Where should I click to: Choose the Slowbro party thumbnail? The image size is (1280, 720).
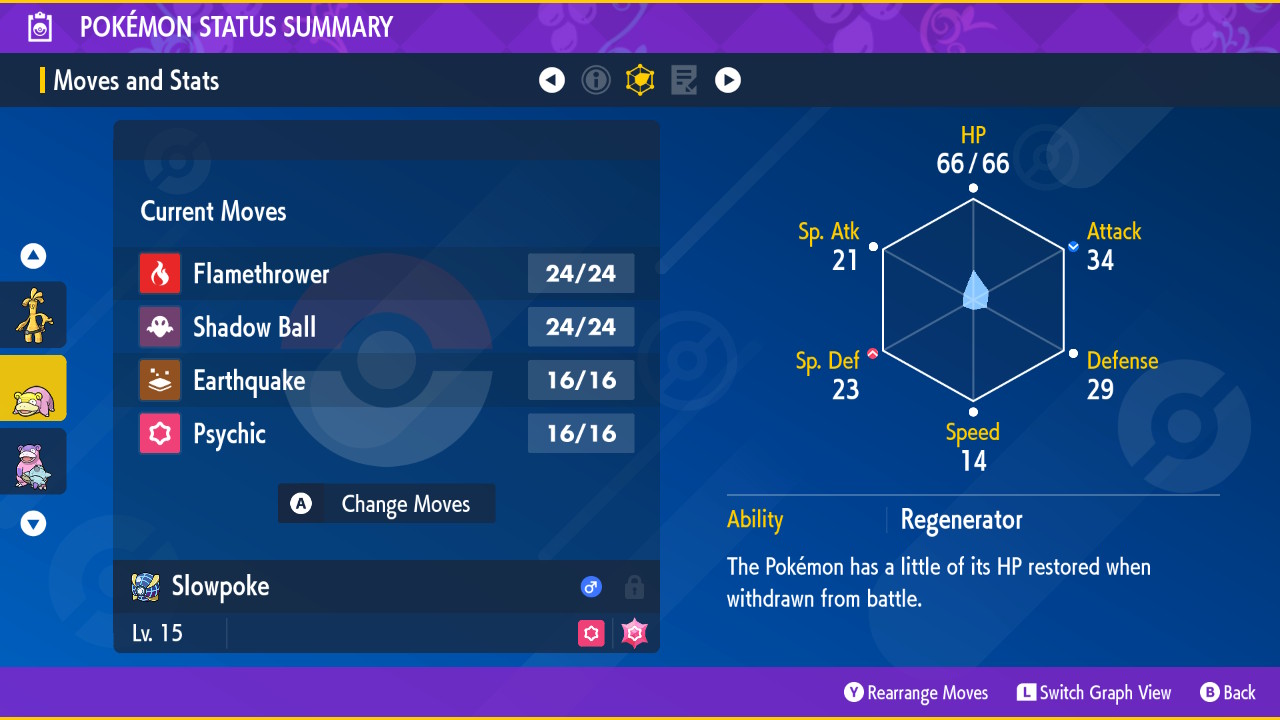[x=33, y=461]
